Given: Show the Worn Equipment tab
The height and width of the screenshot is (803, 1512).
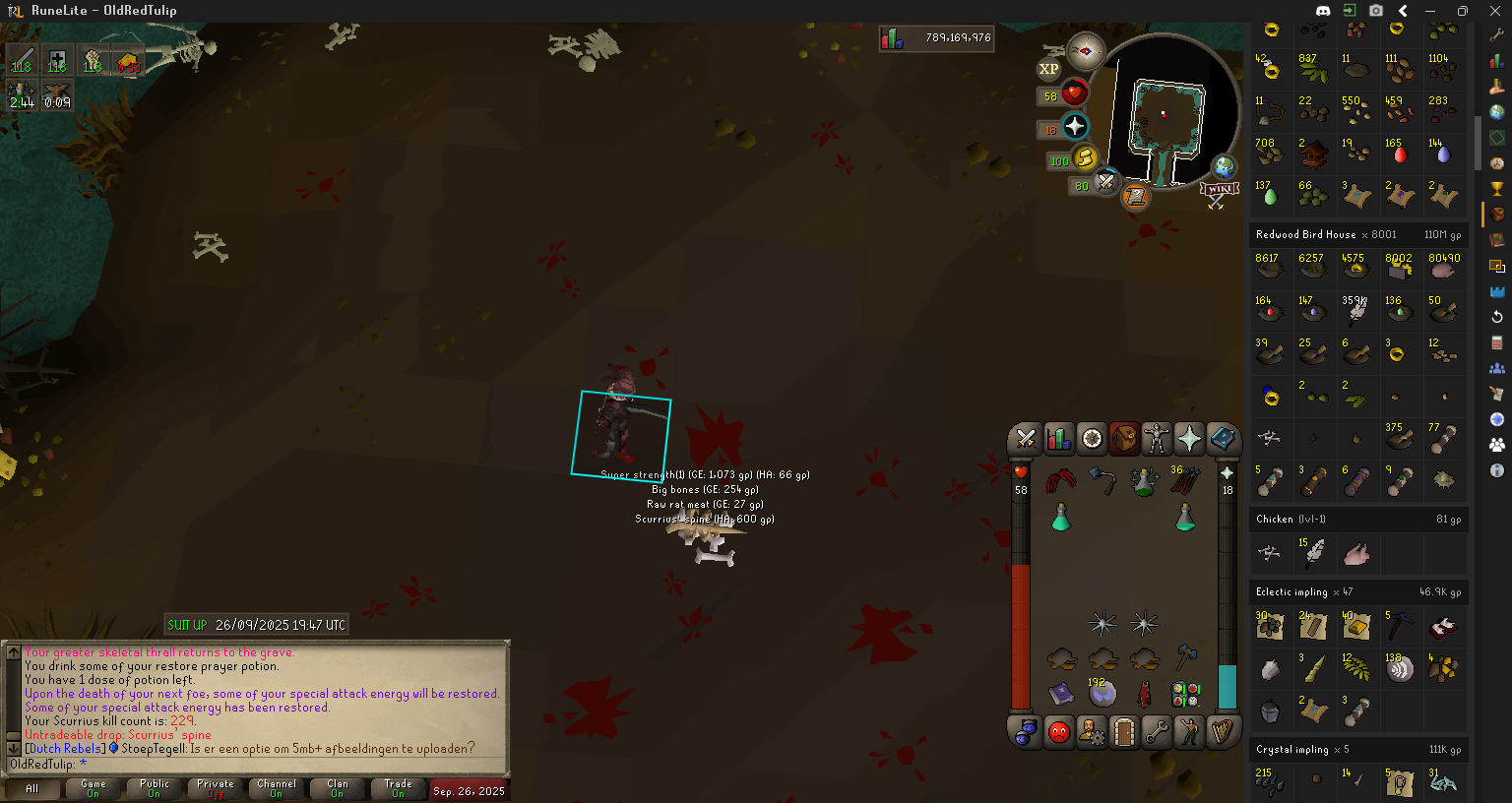Looking at the screenshot, I should (1157, 438).
